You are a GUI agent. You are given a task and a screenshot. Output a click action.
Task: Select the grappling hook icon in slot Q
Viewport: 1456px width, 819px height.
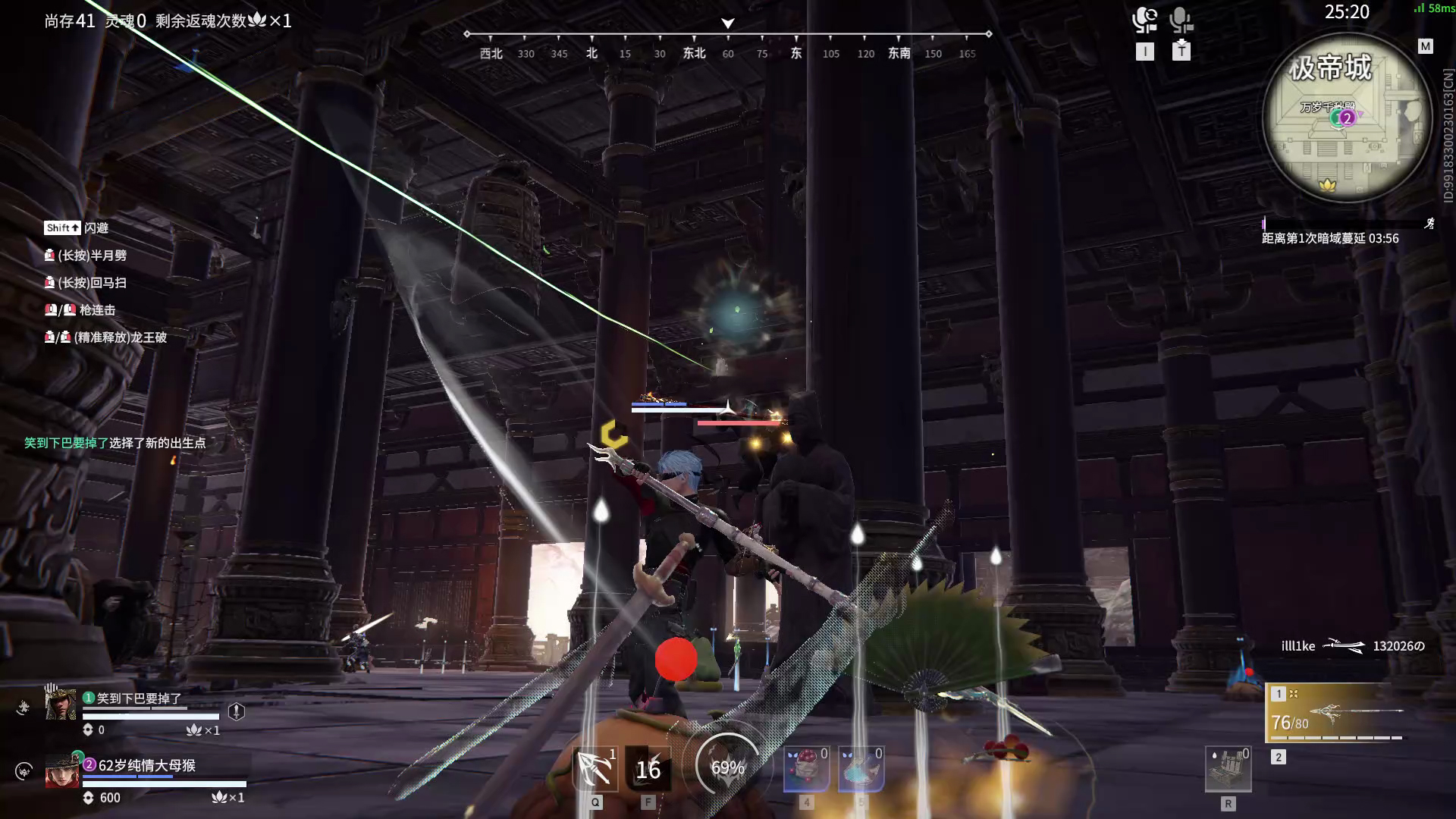click(595, 770)
